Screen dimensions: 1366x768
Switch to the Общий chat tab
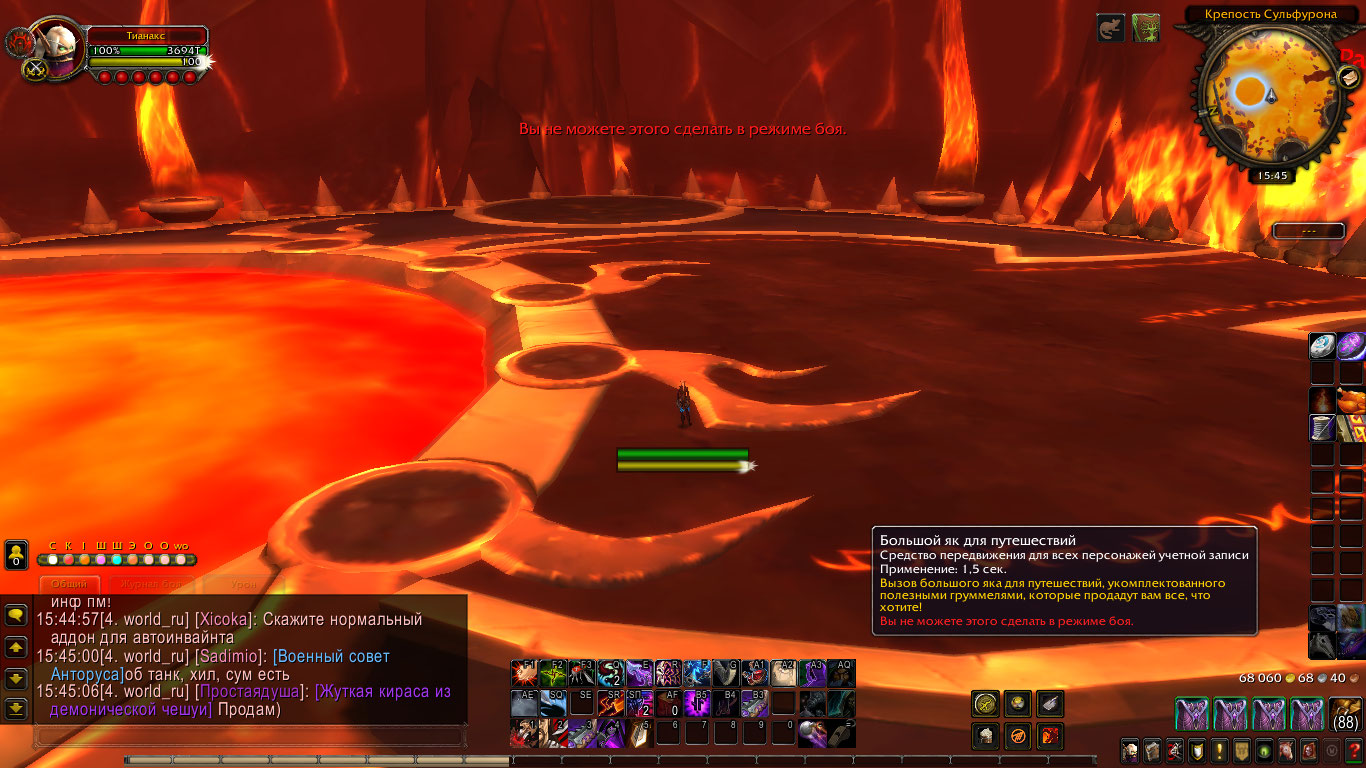pos(70,584)
